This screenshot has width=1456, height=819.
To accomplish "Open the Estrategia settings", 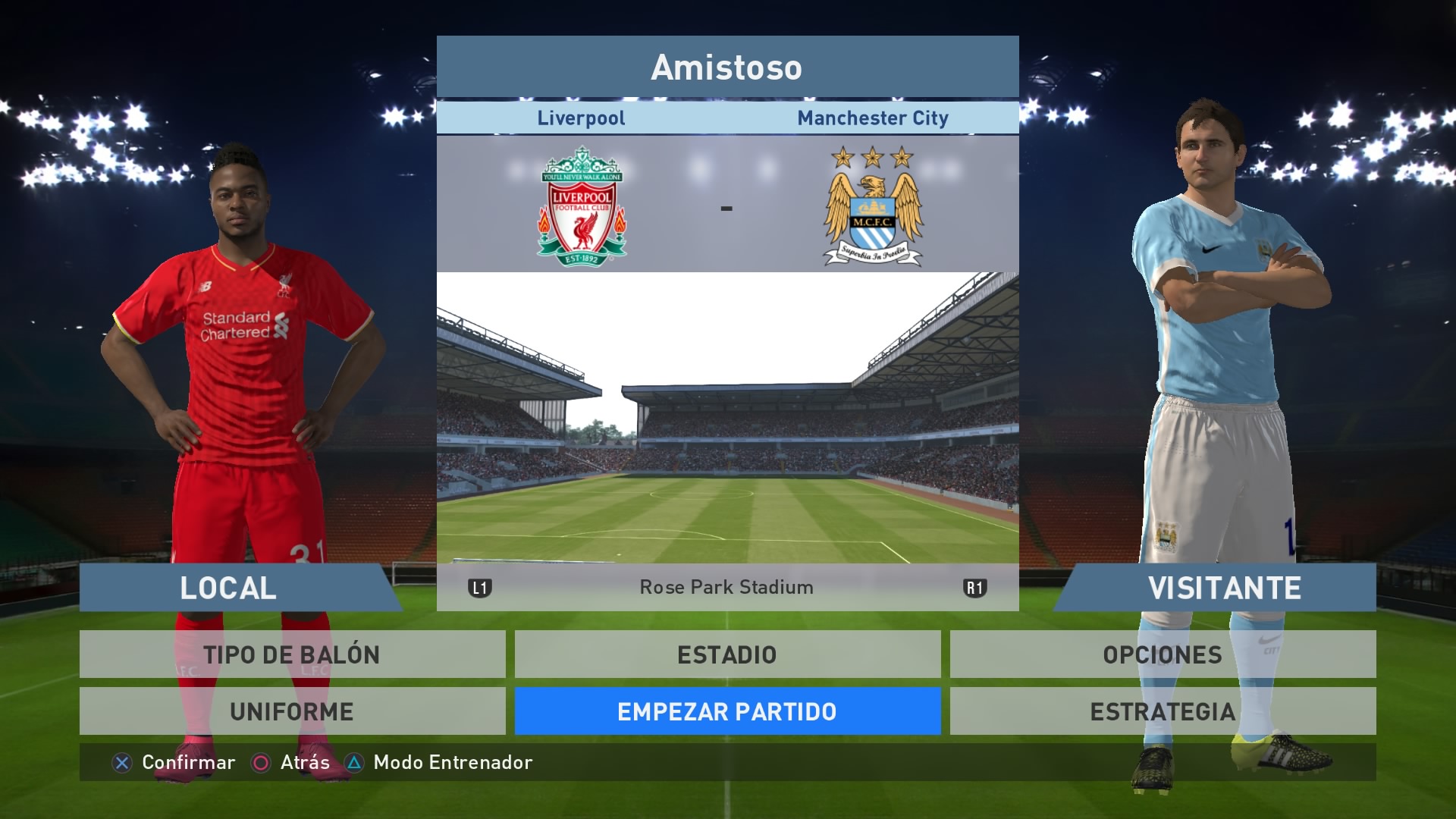I will (x=1163, y=711).
